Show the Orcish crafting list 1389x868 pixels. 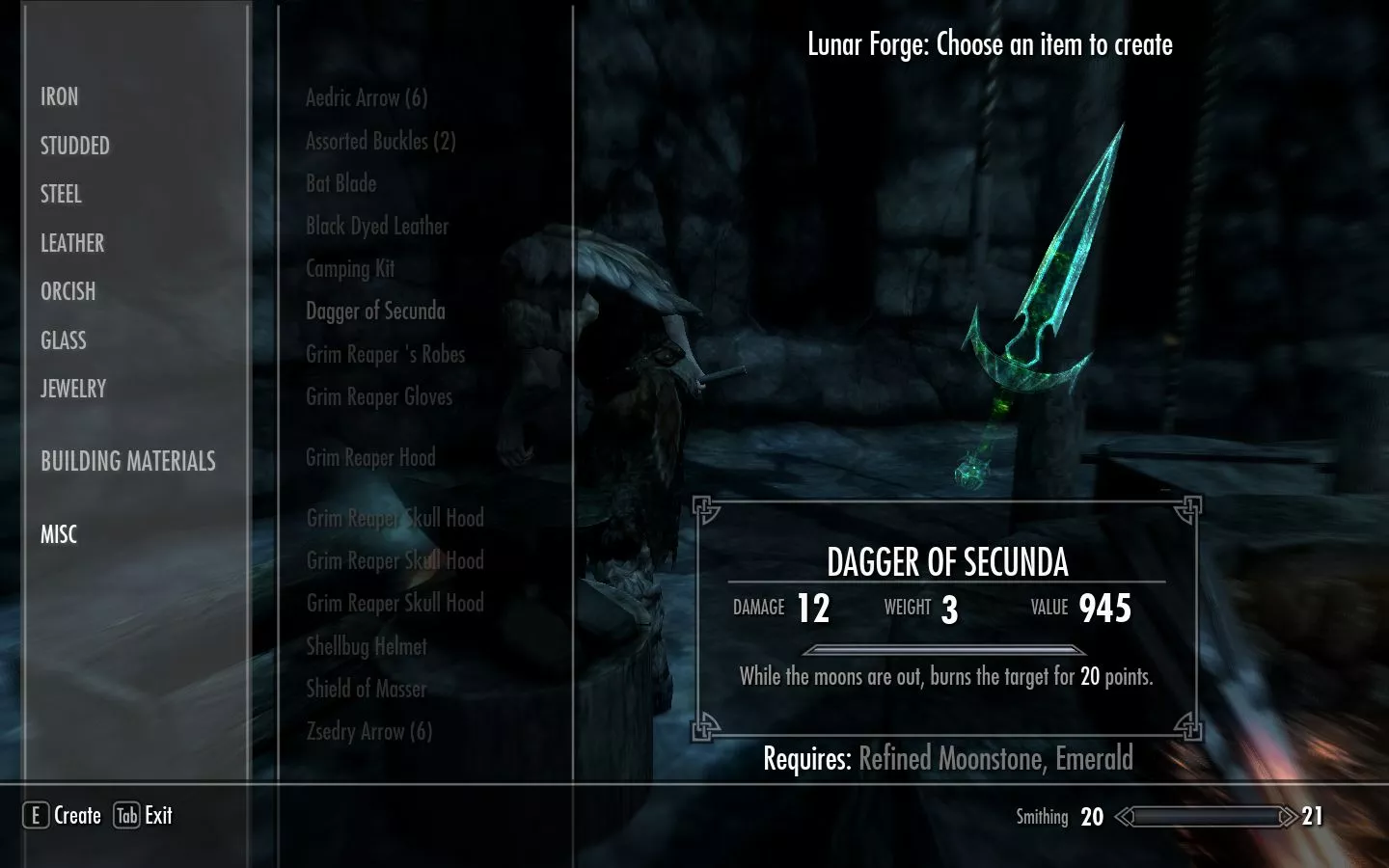[x=68, y=291]
